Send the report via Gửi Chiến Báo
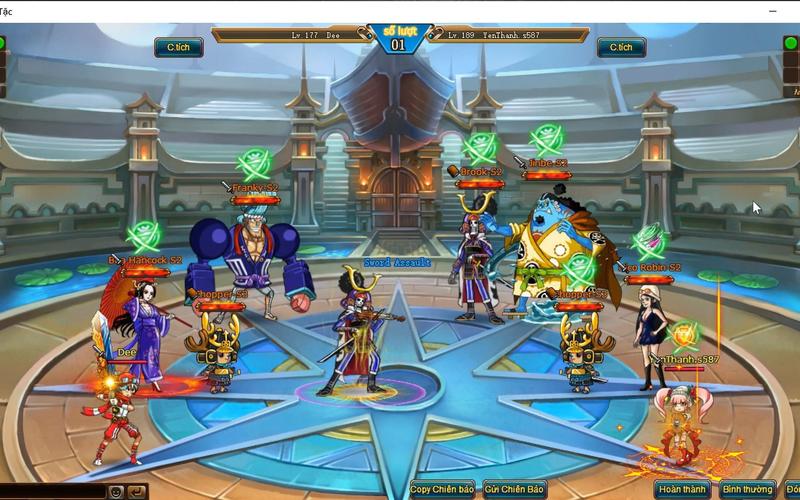800x500 pixels. pos(514,490)
